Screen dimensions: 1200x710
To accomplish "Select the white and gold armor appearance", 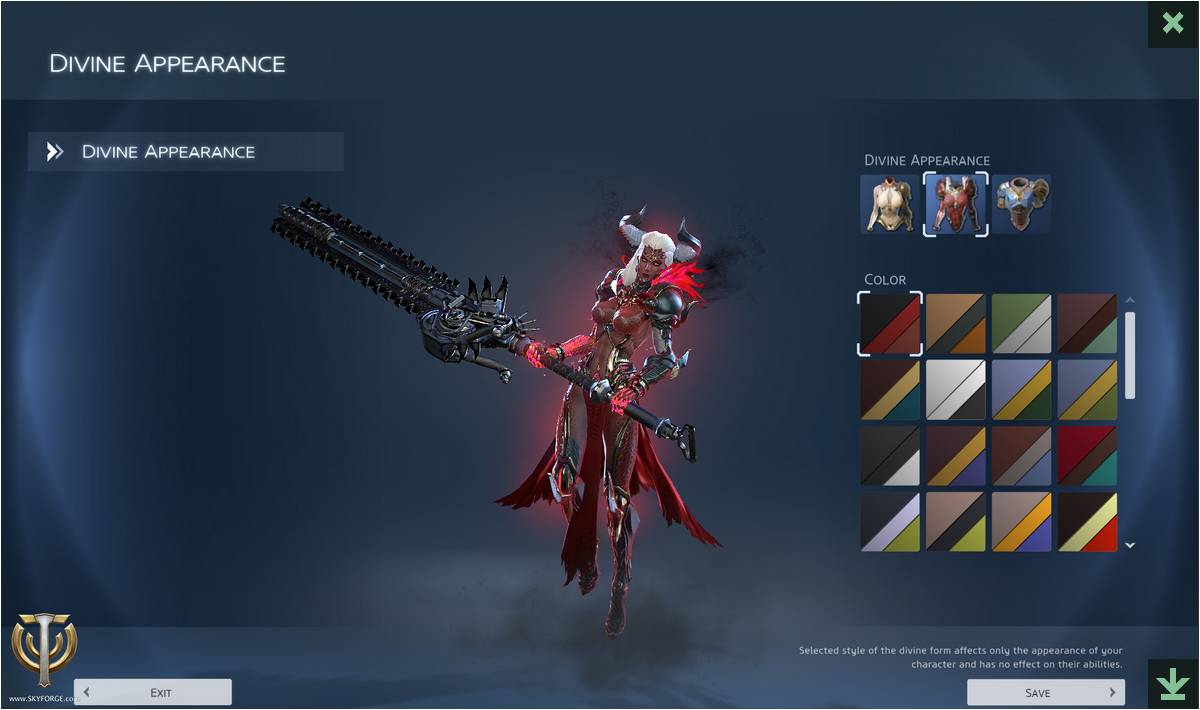I will [x=888, y=204].
